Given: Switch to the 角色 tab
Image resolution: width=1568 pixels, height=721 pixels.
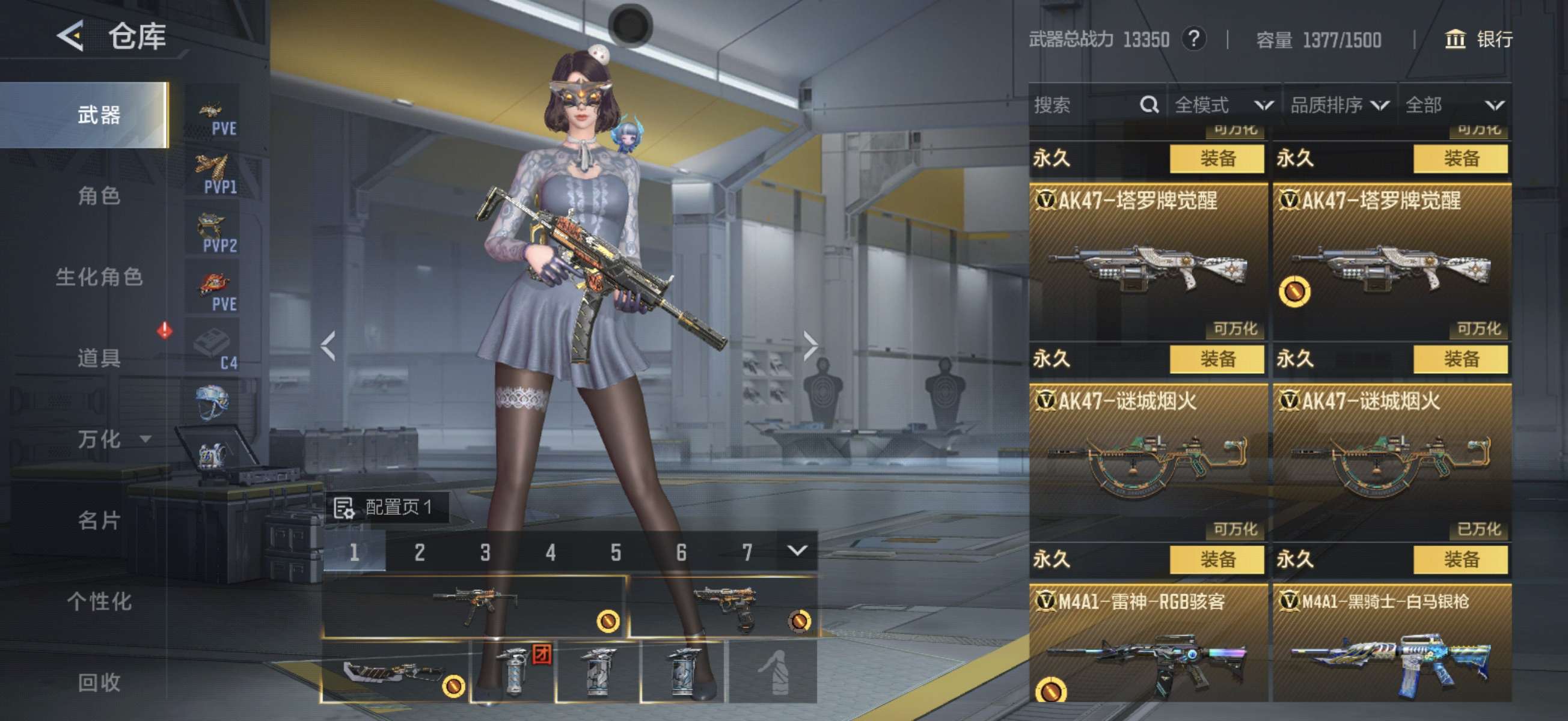Looking at the screenshot, I should pyautogui.click(x=99, y=196).
